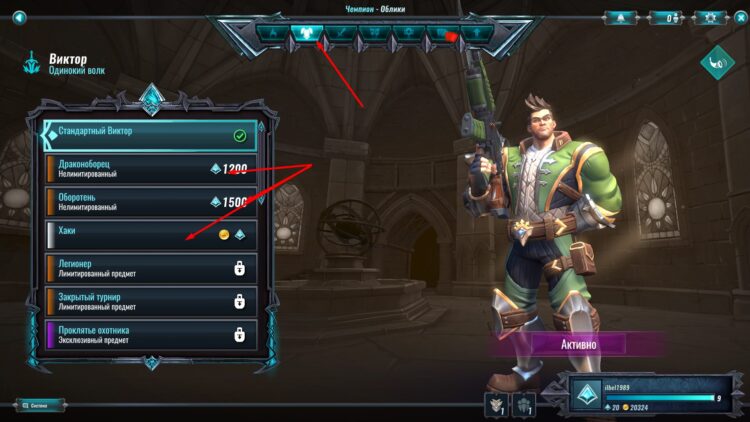Open the settings gear button
750x422 pixels.
(x=708, y=17)
